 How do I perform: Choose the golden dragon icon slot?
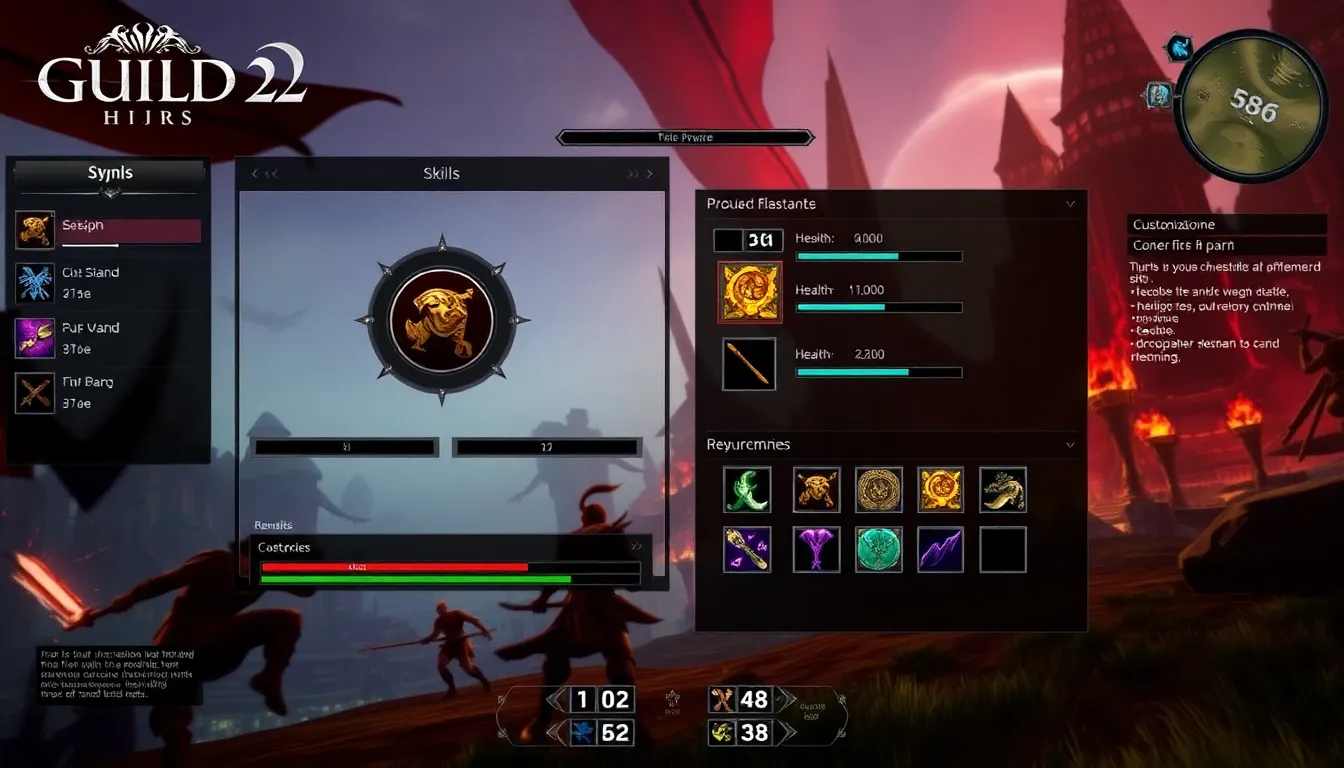(1003, 490)
